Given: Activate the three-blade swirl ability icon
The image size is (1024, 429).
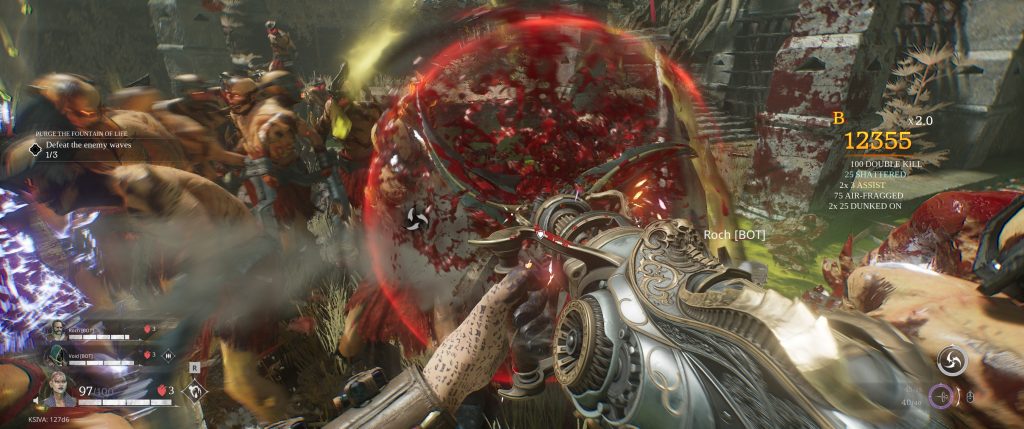Looking at the screenshot, I should pos(950,360).
